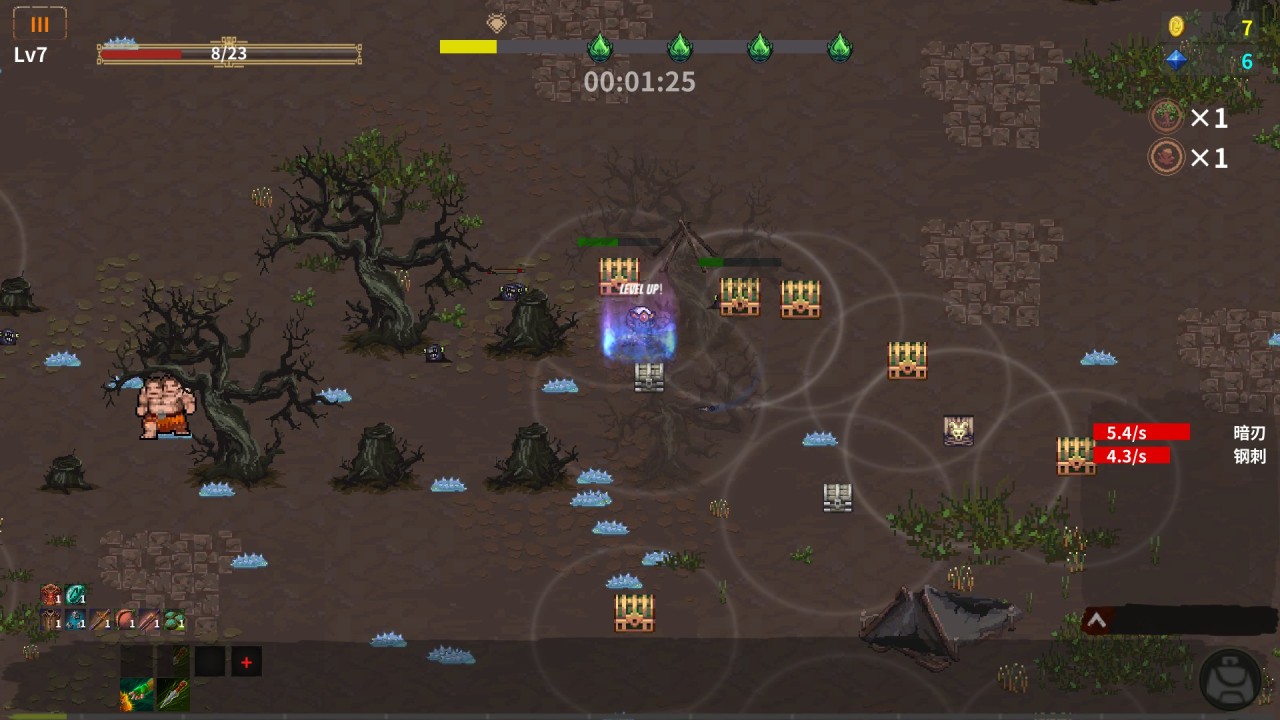This screenshot has width=1280, height=720.
Task: Click the gold coin currency icon
Action: point(1176,27)
